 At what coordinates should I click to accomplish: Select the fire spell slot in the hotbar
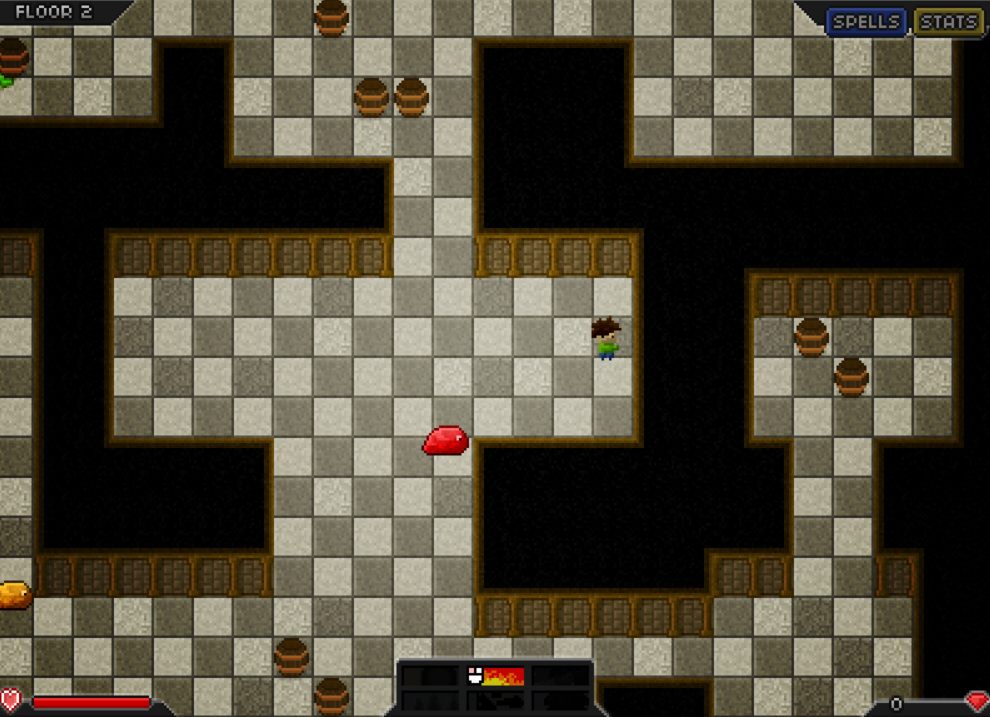[496, 676]
